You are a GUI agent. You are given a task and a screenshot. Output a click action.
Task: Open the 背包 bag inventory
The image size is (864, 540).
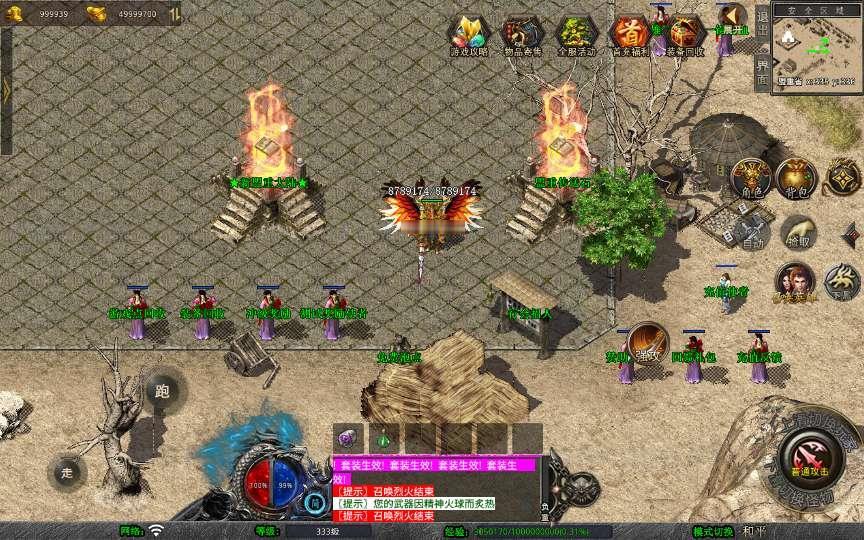pos(797,178)
